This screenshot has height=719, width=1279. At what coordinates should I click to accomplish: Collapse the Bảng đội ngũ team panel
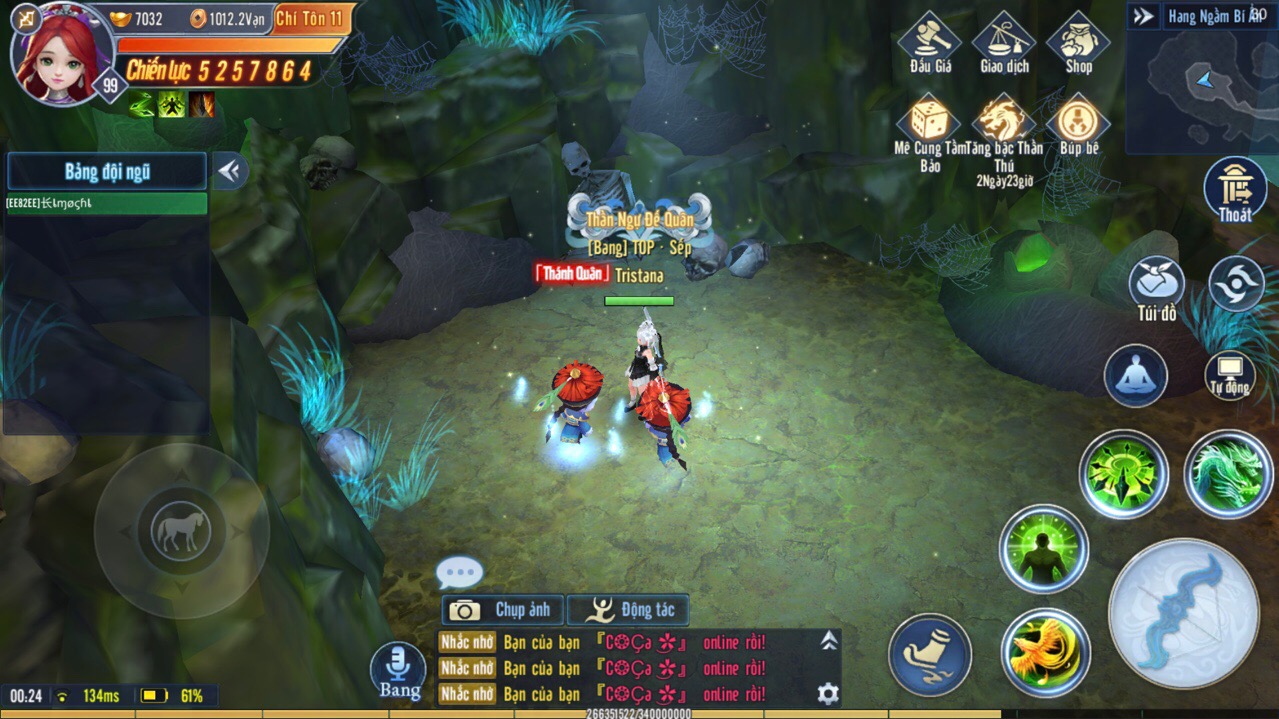230,171
